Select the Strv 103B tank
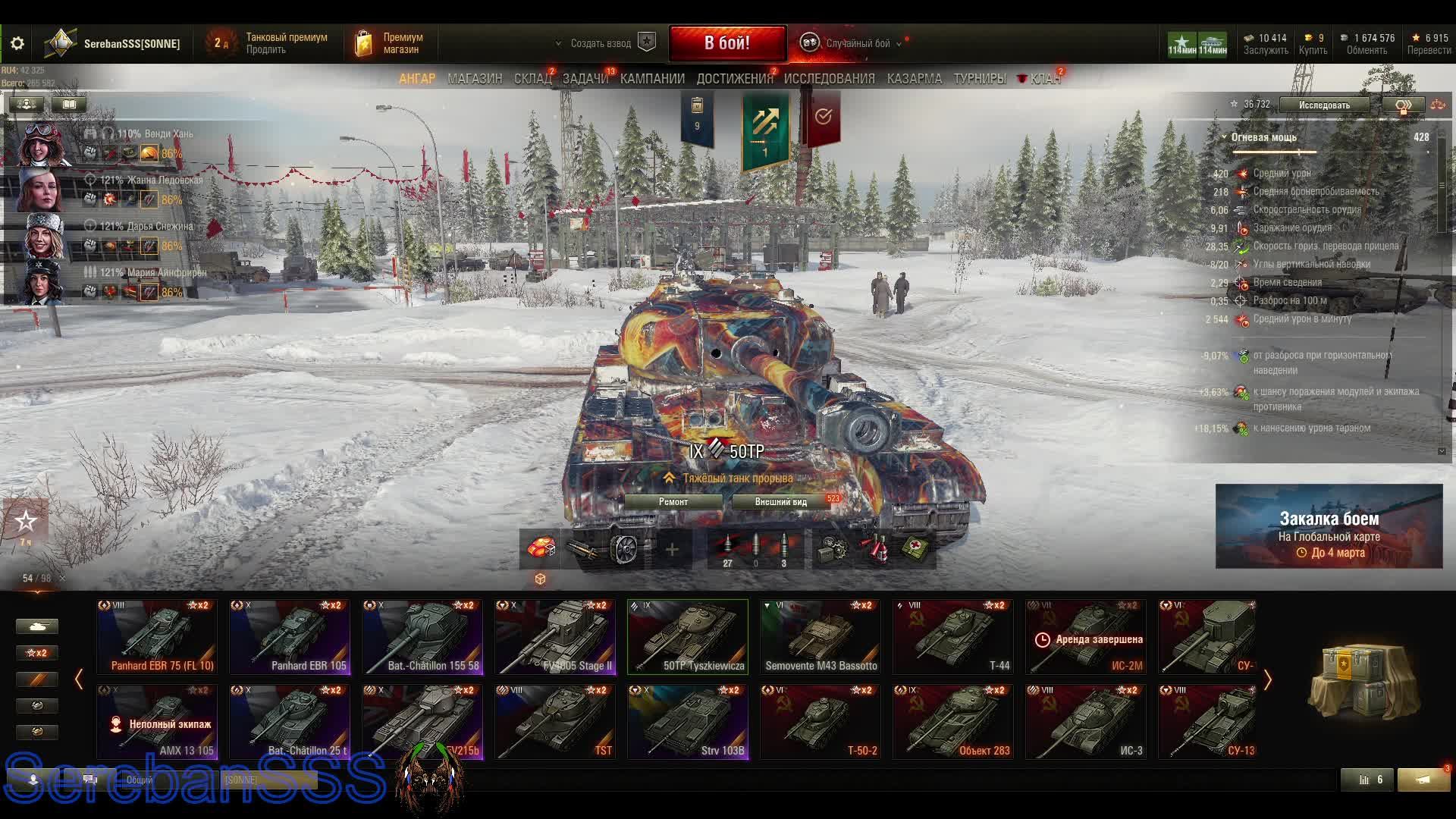 [688, 721]
